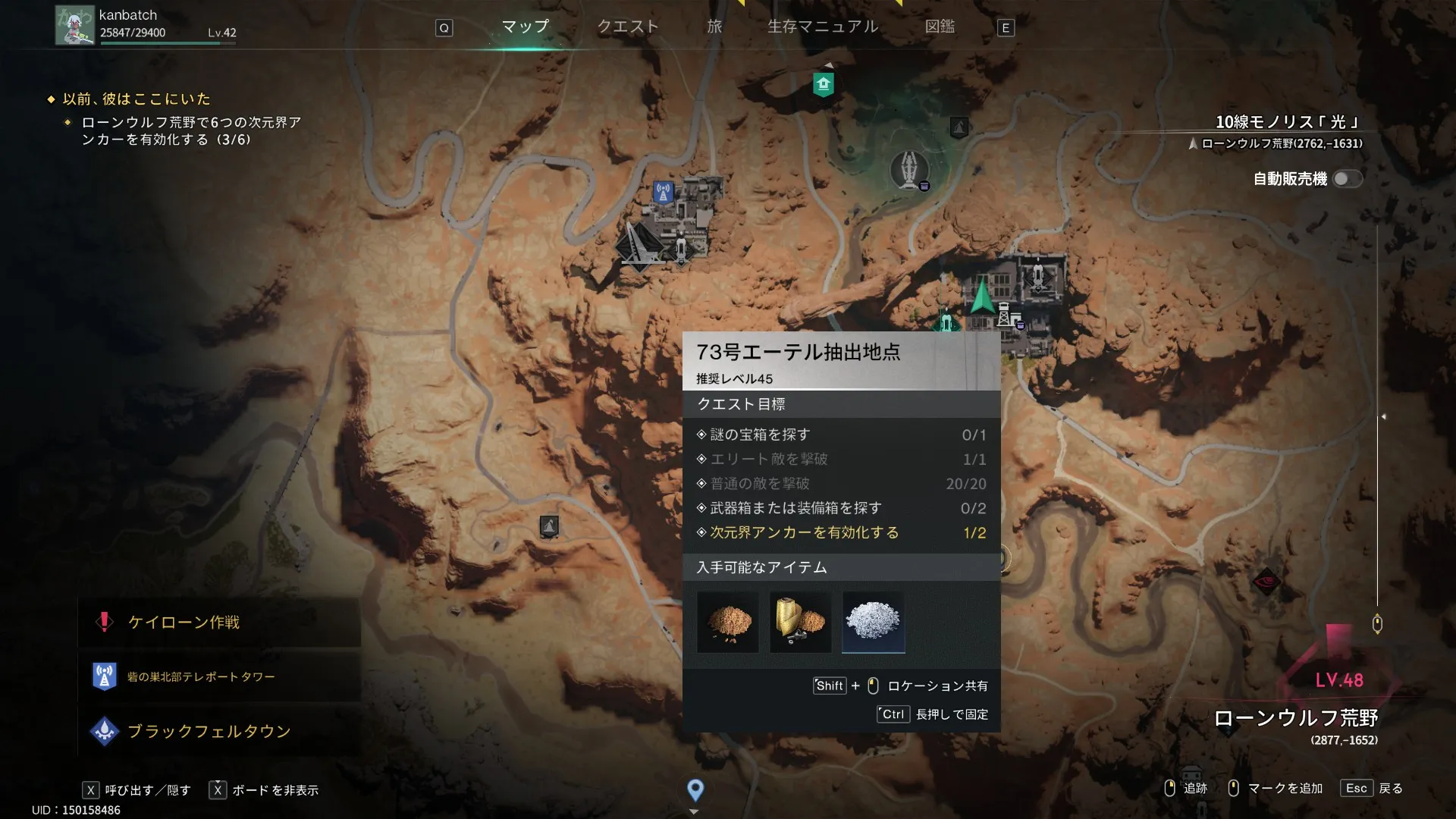Inspect the gold thread spool reward item

pyautogui.click(x=800, y=622)
